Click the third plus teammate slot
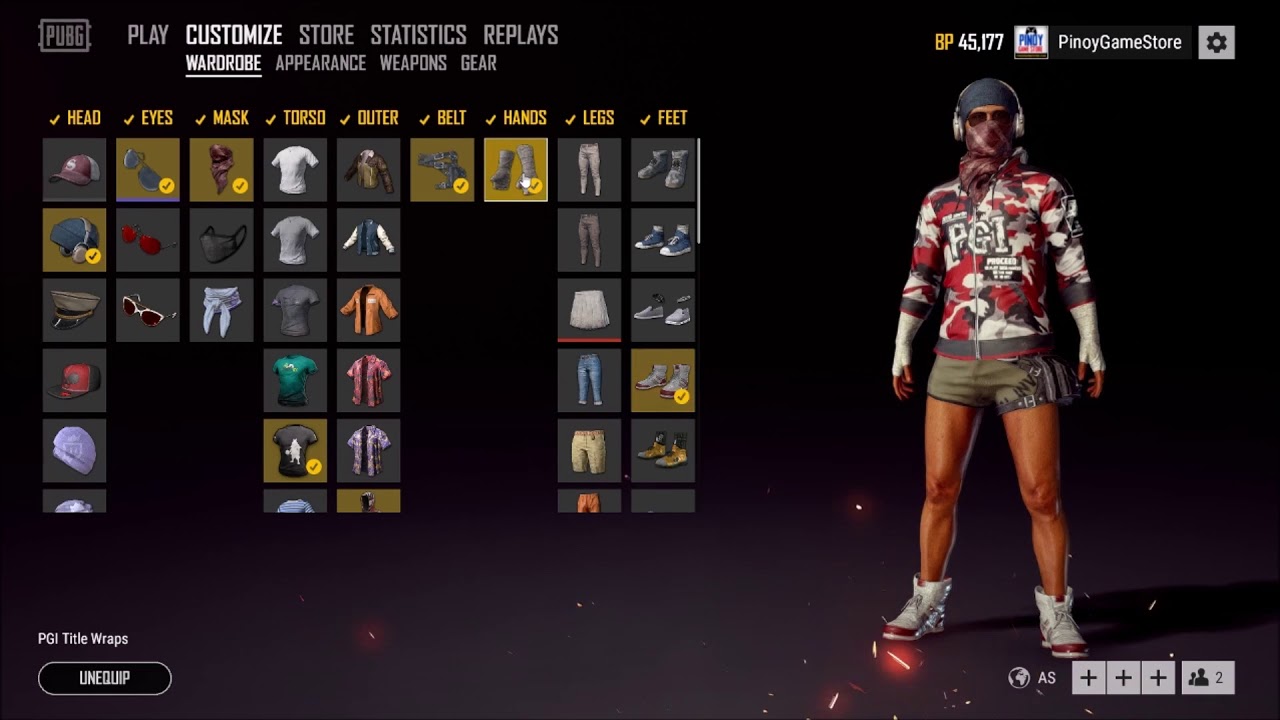 (1158, 677)
